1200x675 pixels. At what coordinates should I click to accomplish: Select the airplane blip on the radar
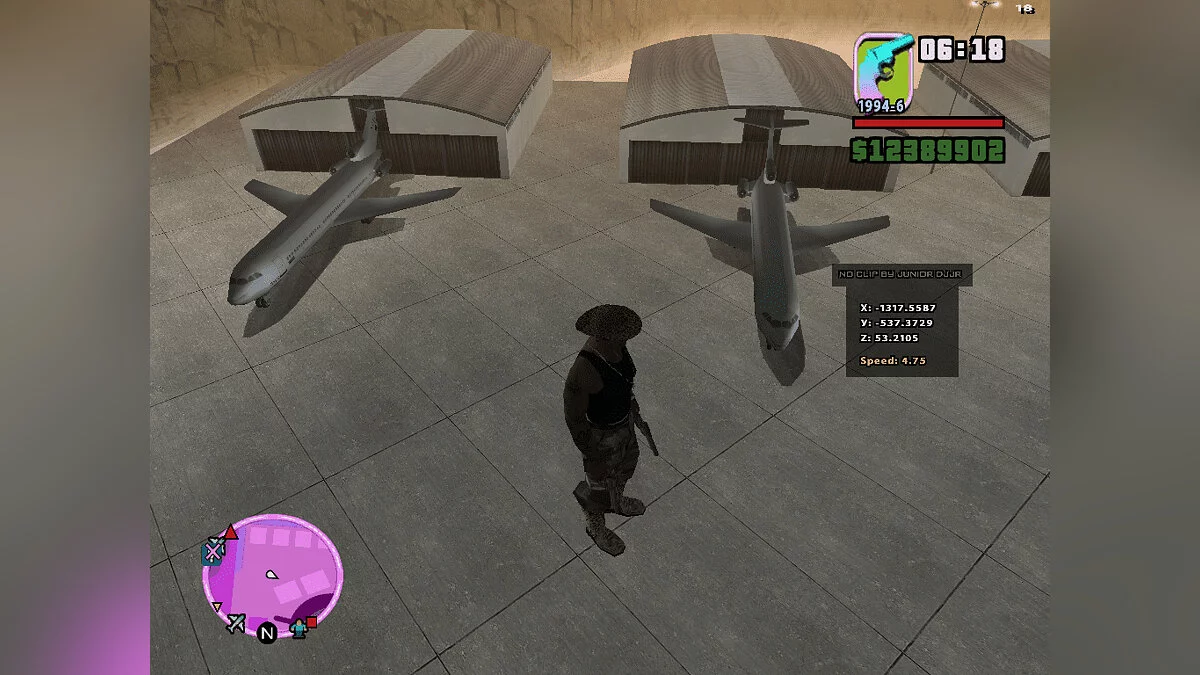[x=236, y=623]
